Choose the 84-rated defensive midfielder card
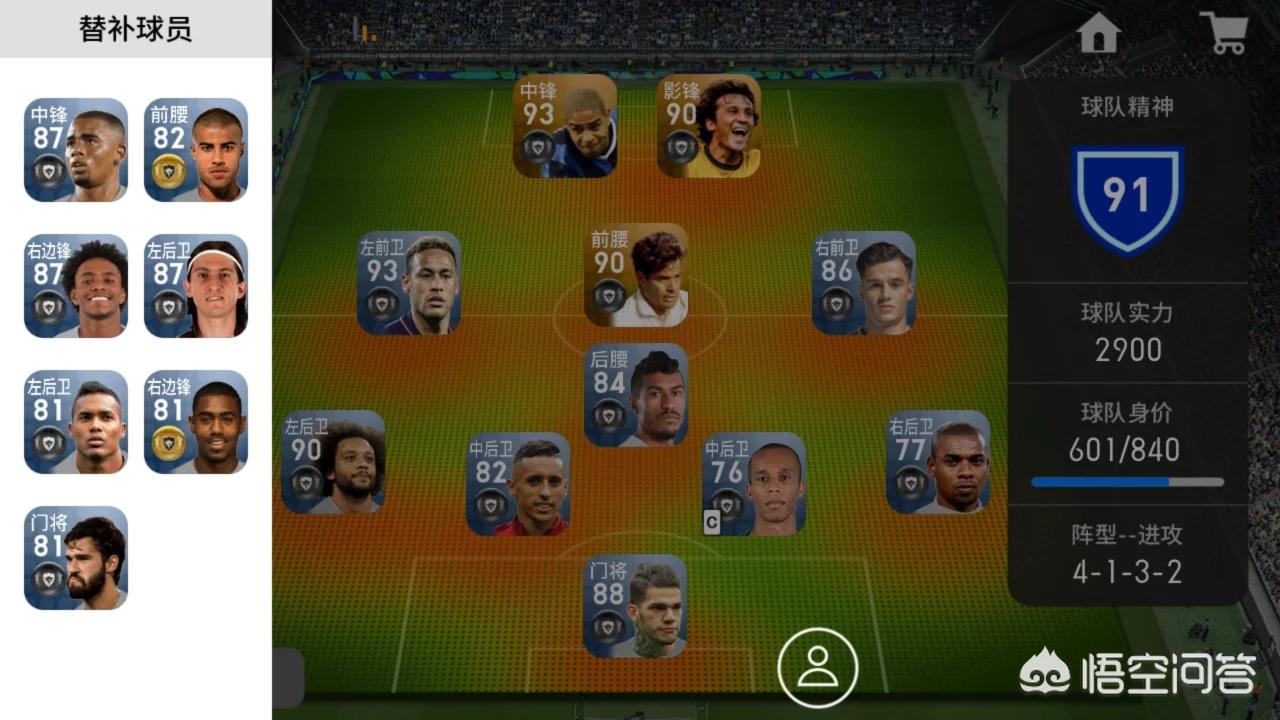1280x720 pixels. [x=636, y=395]
